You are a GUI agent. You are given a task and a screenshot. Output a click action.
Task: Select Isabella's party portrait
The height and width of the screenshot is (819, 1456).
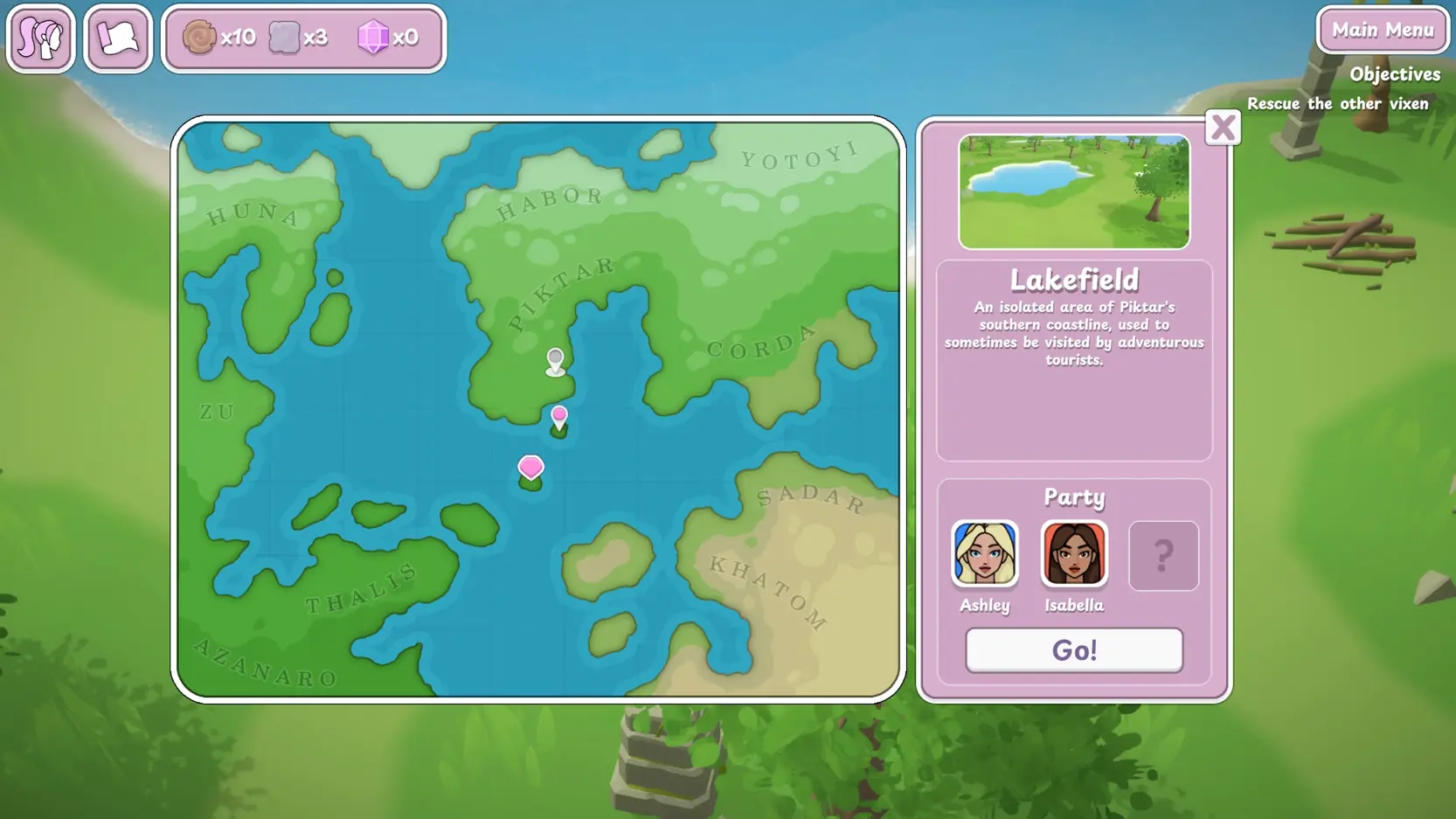coord(1074,553)
